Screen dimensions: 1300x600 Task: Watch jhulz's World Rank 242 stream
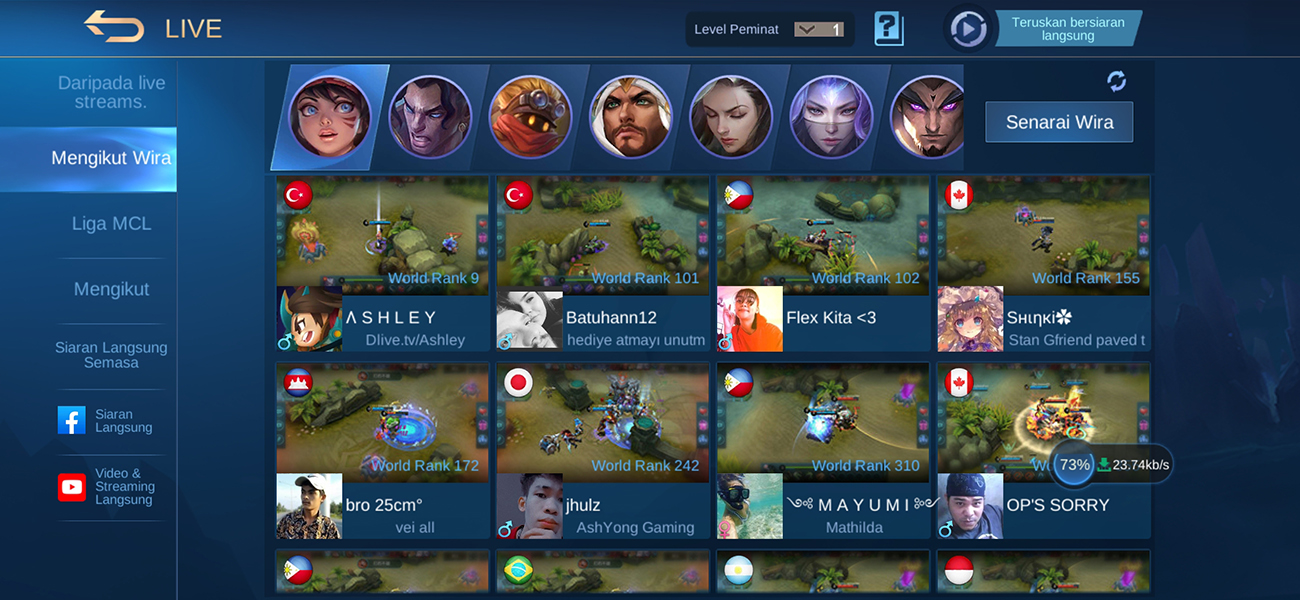point(603,423)
